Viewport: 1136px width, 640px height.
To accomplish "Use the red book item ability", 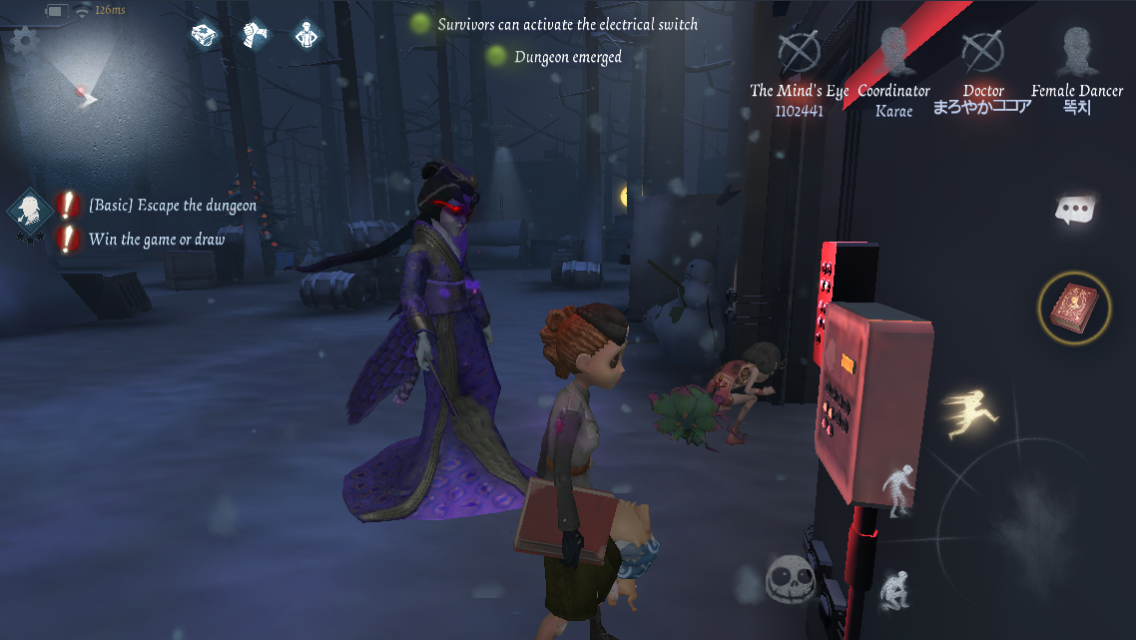I will [x=1075, y=308].
